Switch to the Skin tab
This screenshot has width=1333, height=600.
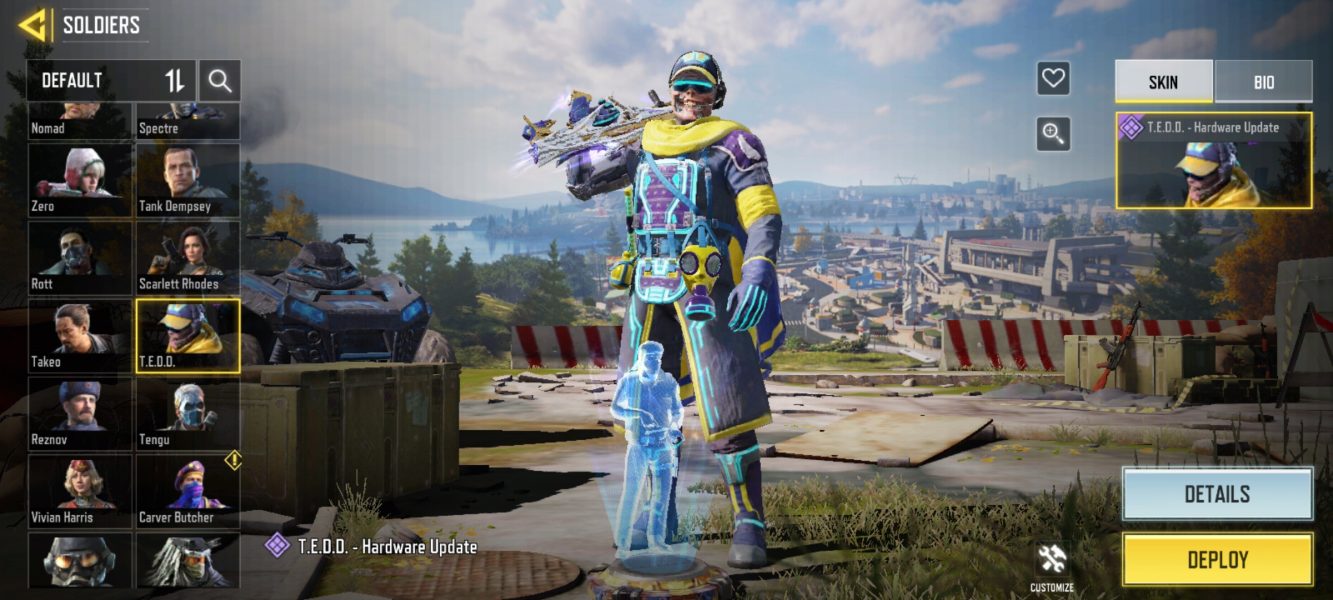coord(1163,82)
